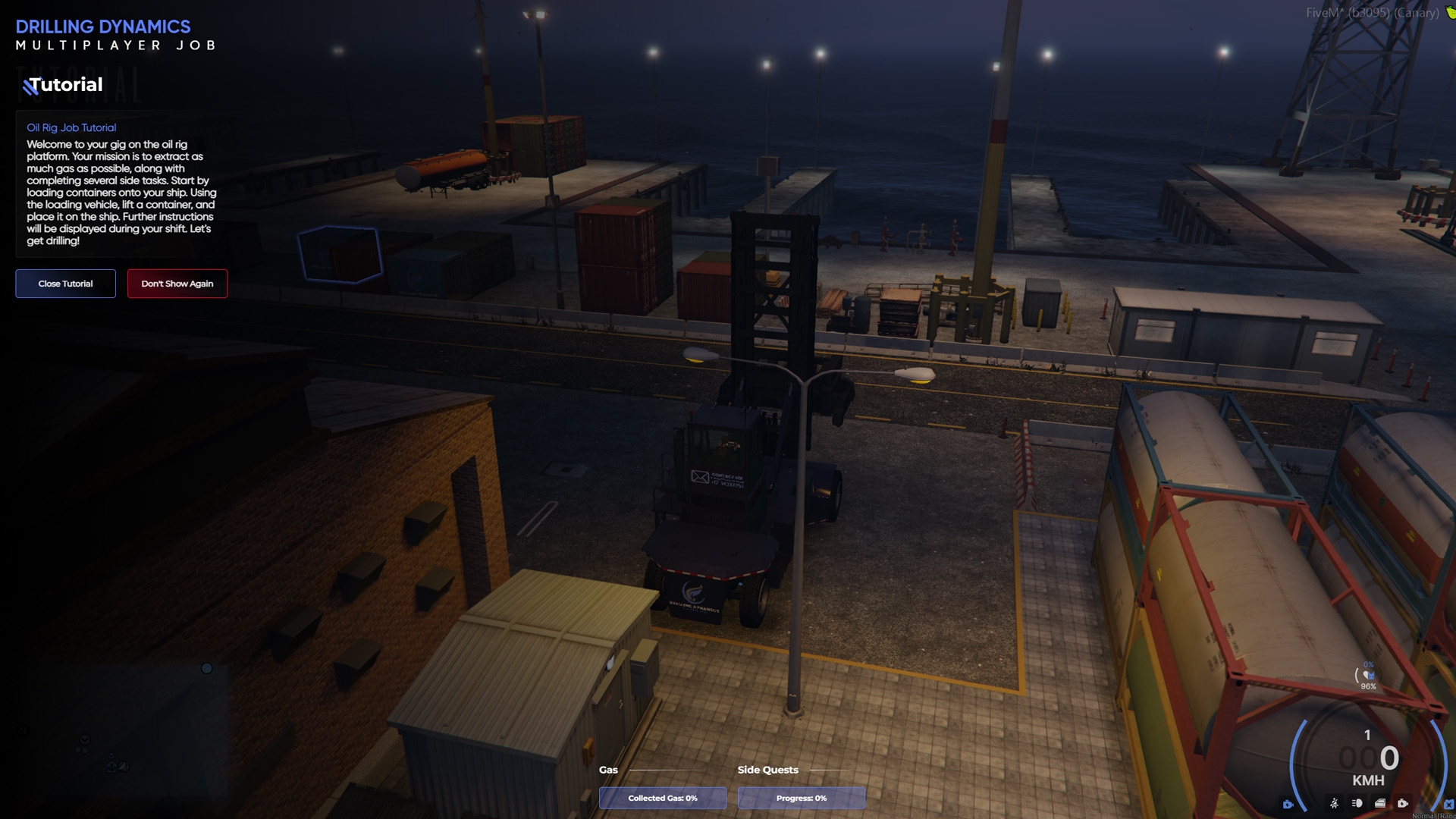Select the Collected Gas tracker bar
1456x819 pixels.
tap(662, 798)
